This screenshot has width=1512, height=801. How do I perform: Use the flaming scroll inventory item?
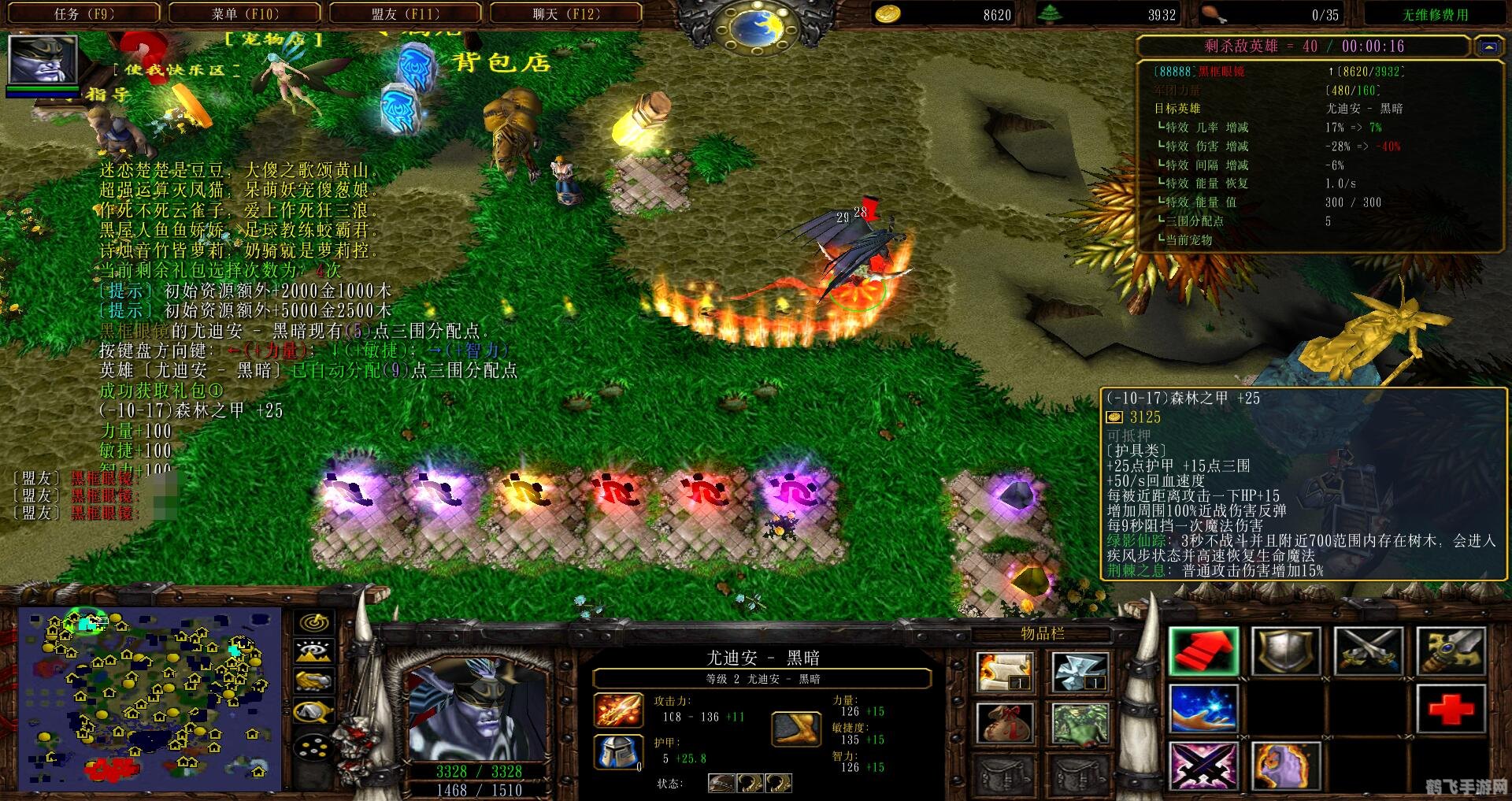click(1004, 671)
